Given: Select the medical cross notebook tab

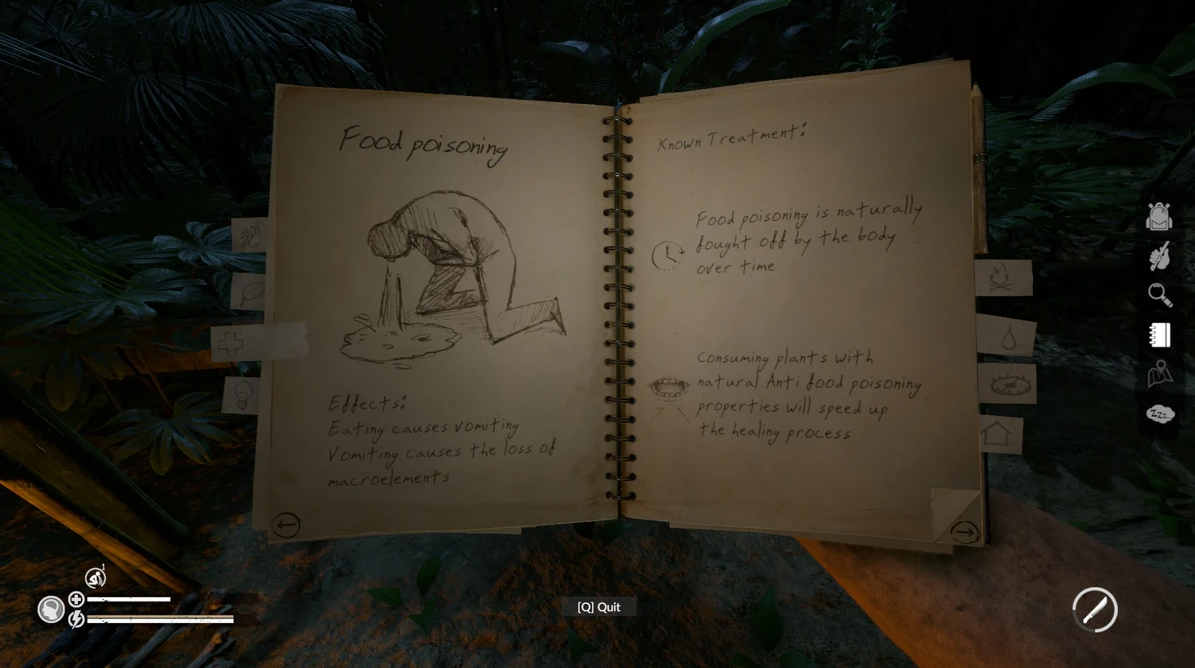Looking at the screenshot, I should click(x=233, y=343).
